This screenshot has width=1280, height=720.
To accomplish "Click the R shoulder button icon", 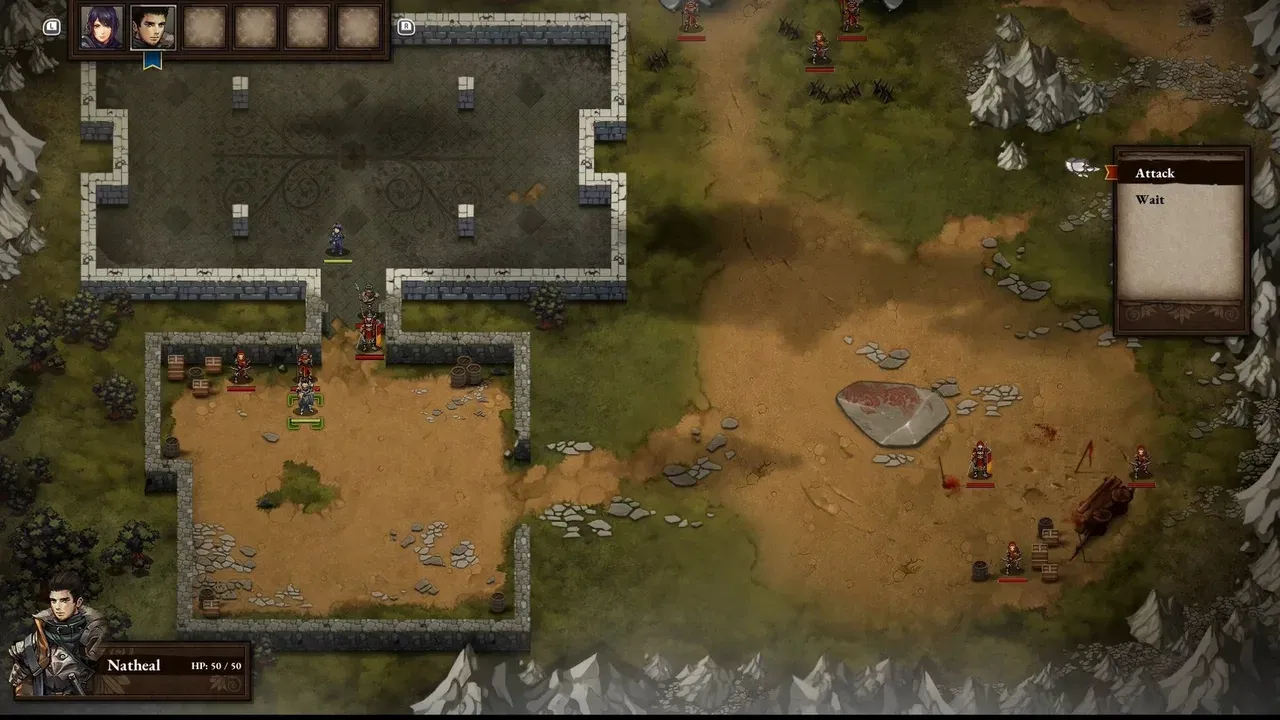I will tap(407, 28).
